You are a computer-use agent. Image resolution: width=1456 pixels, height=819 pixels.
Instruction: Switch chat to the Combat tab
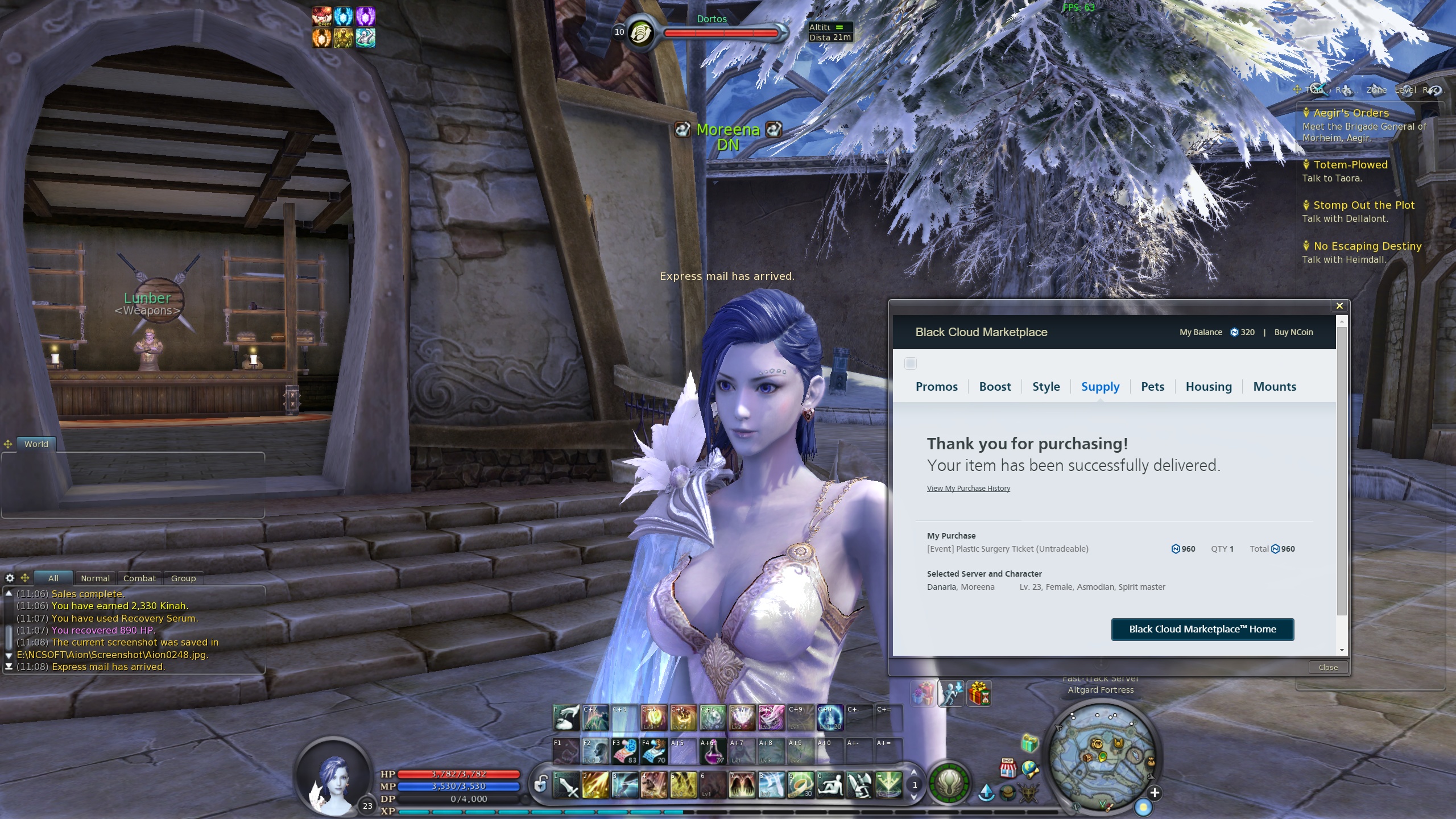tap(139, 578)
